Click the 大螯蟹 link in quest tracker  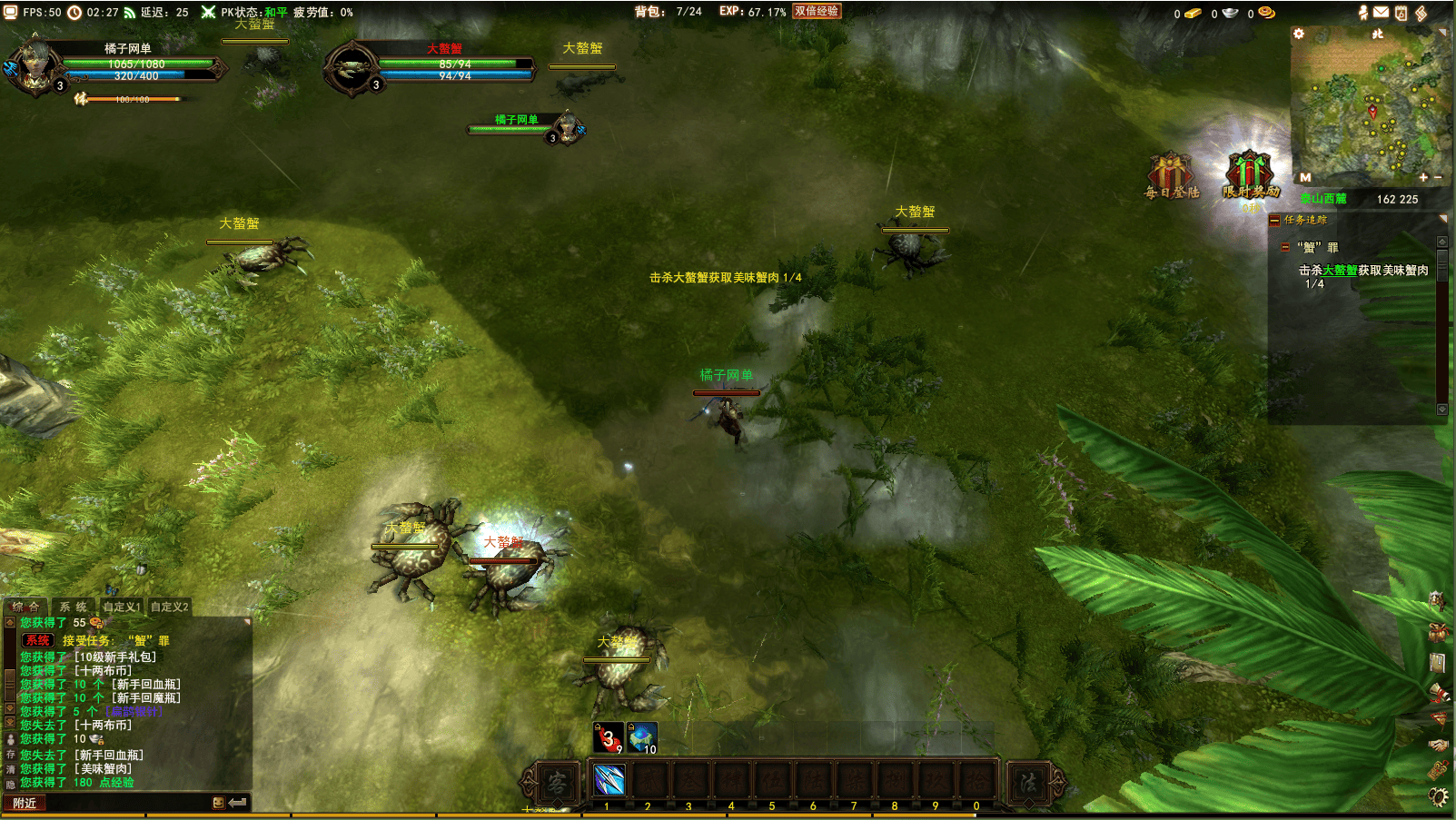coord(1340,271)
